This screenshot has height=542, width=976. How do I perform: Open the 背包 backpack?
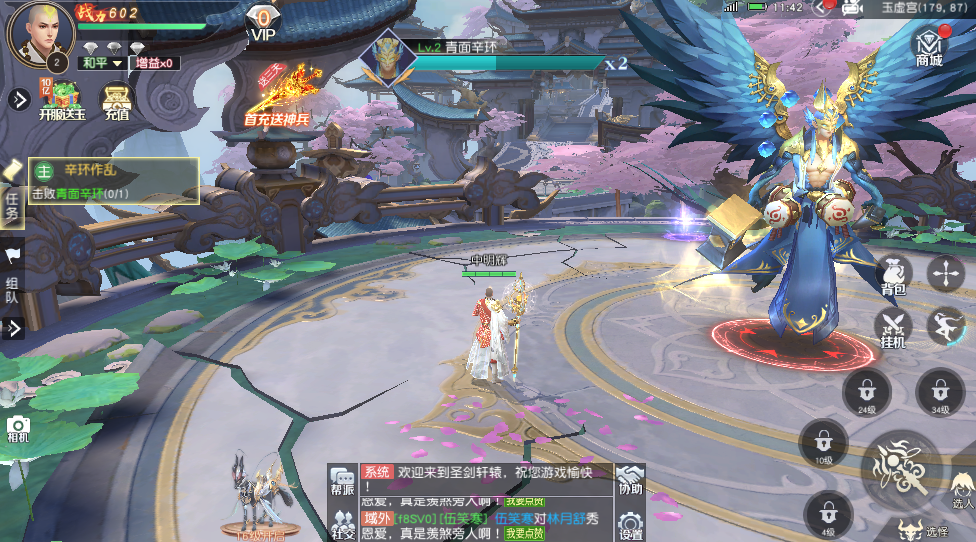click(893, 274)
